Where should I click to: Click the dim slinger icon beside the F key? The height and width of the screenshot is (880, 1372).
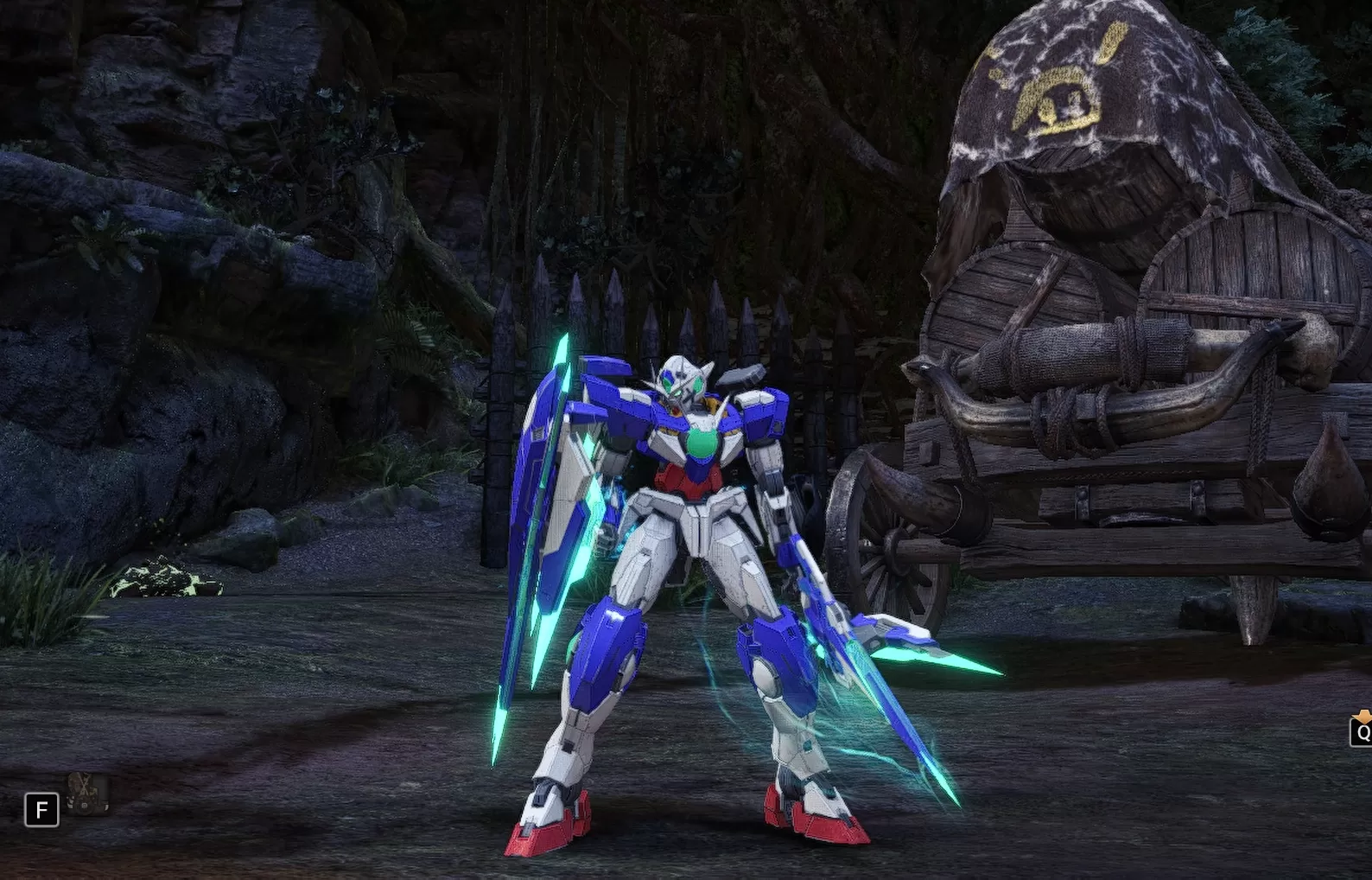click(x=87, y=793)
